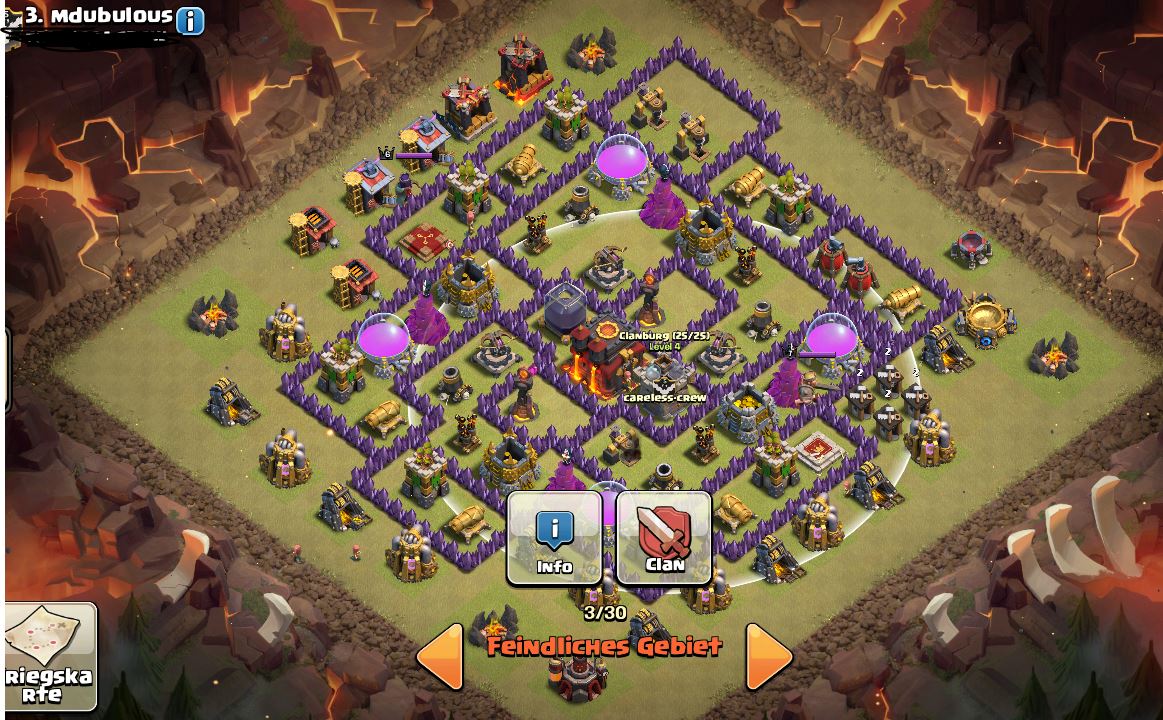Advance to the next enemy base arrow
1163x720 pixels.
tap(768, 656)
